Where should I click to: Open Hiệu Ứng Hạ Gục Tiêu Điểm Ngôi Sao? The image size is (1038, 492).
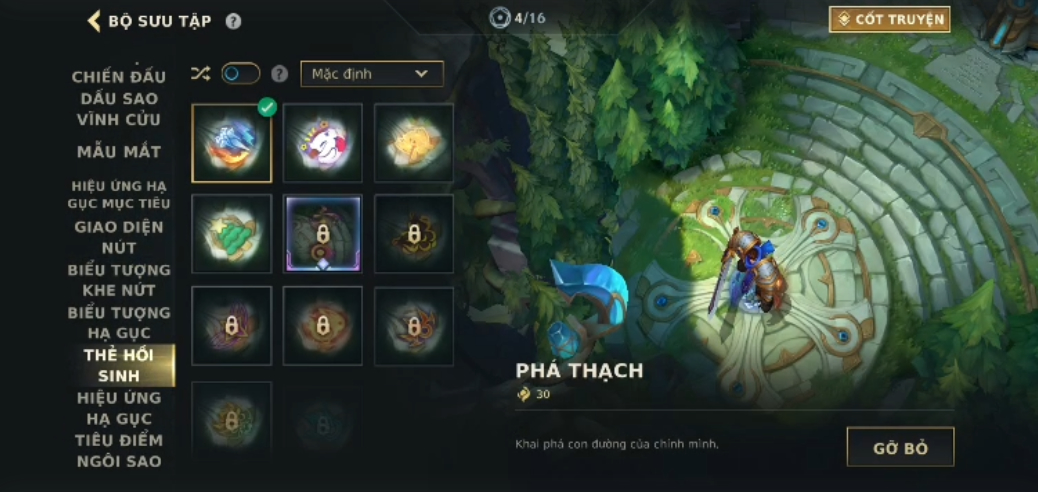pyautogui.click(x=119, y=429)
